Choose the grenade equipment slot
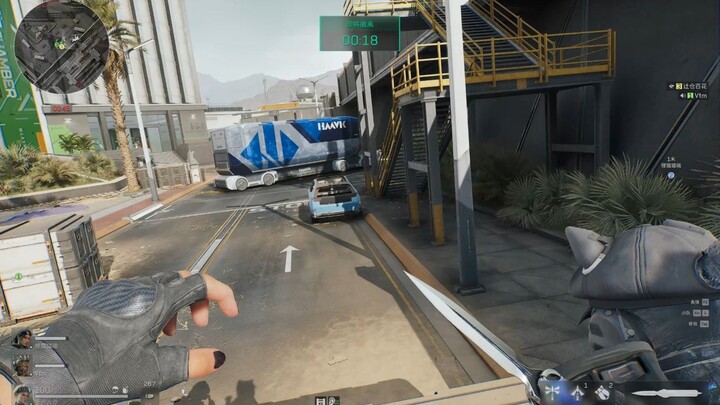Viewport: 720px width, 405px height. coord(603,391)
